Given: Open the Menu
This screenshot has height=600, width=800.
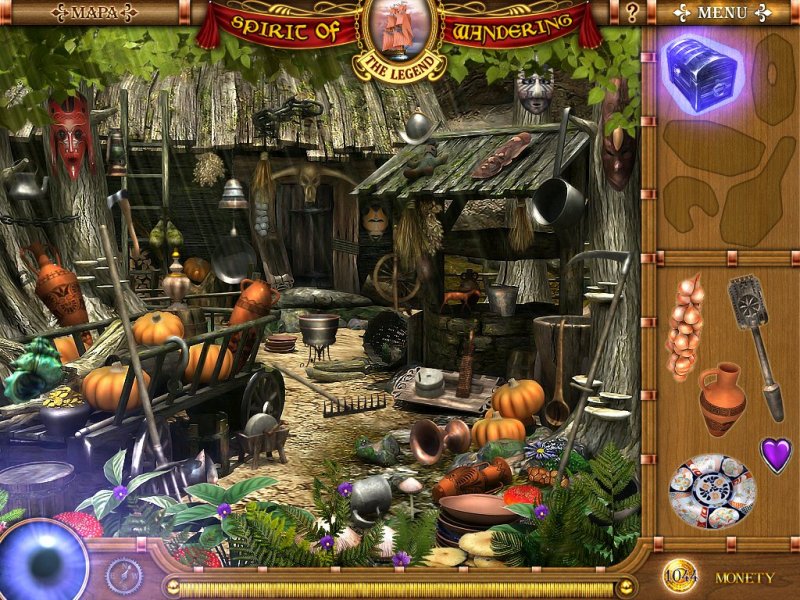Looking at the screenshot, I should (x=722, y=13).
